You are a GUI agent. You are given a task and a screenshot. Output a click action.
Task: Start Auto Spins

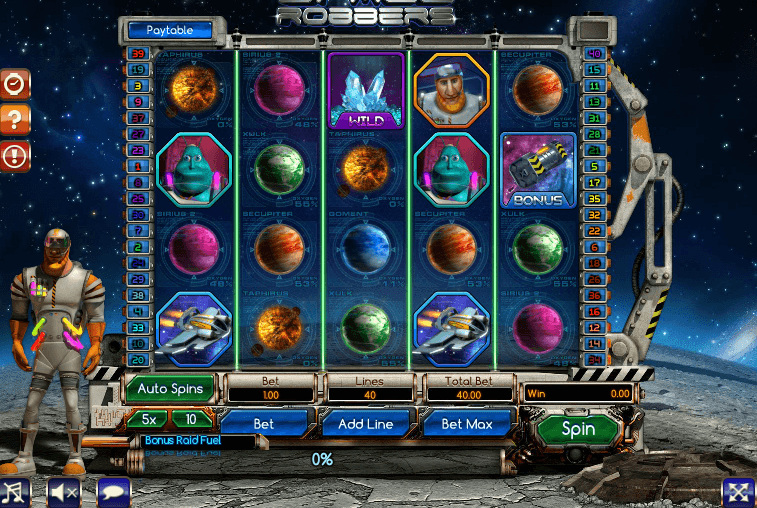(x=170, y=388)
